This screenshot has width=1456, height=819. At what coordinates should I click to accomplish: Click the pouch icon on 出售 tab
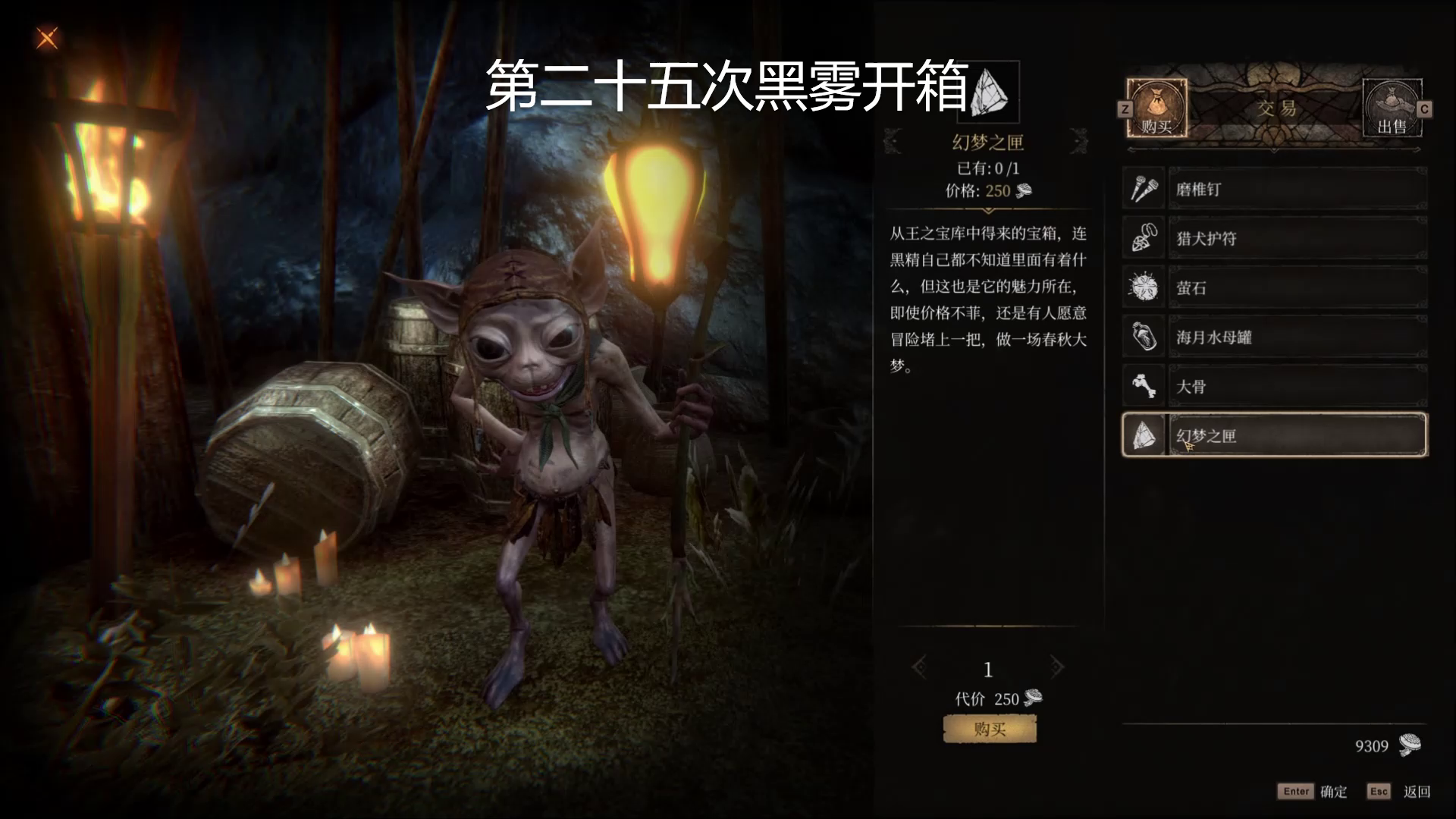click(x=1394, y=99)
